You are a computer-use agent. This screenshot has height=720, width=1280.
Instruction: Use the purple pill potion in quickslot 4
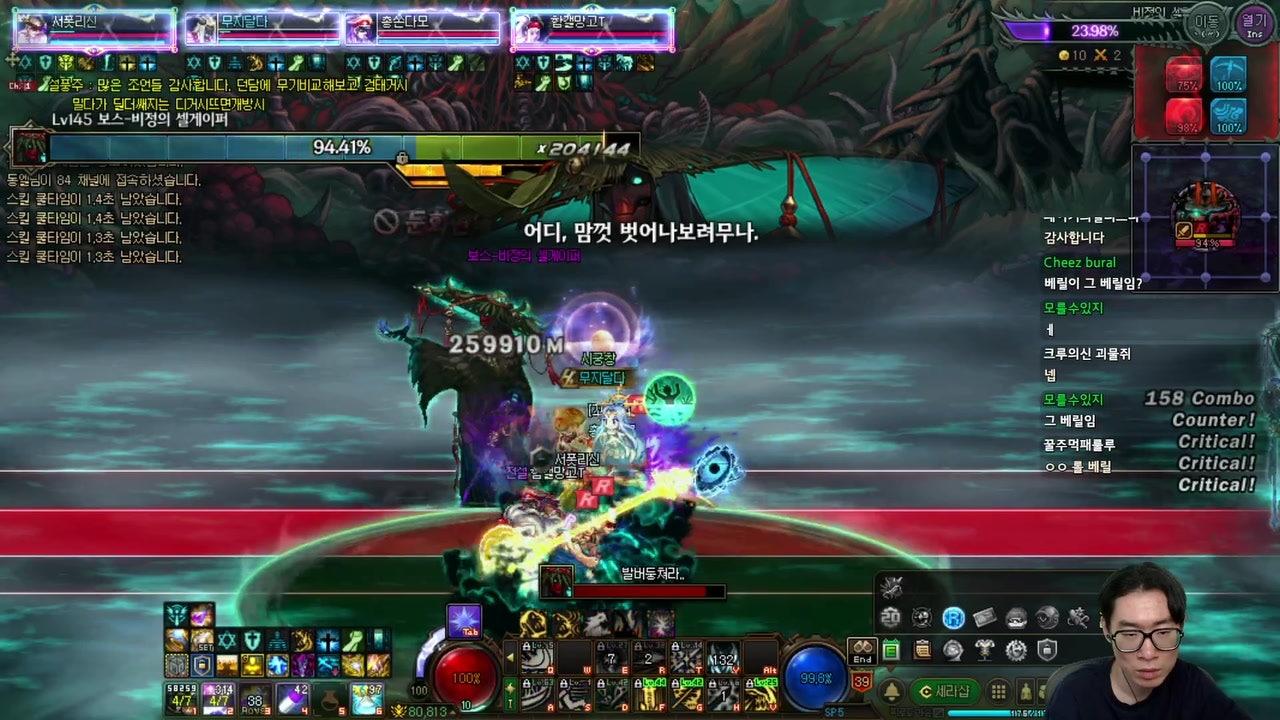tap(292, 697)
